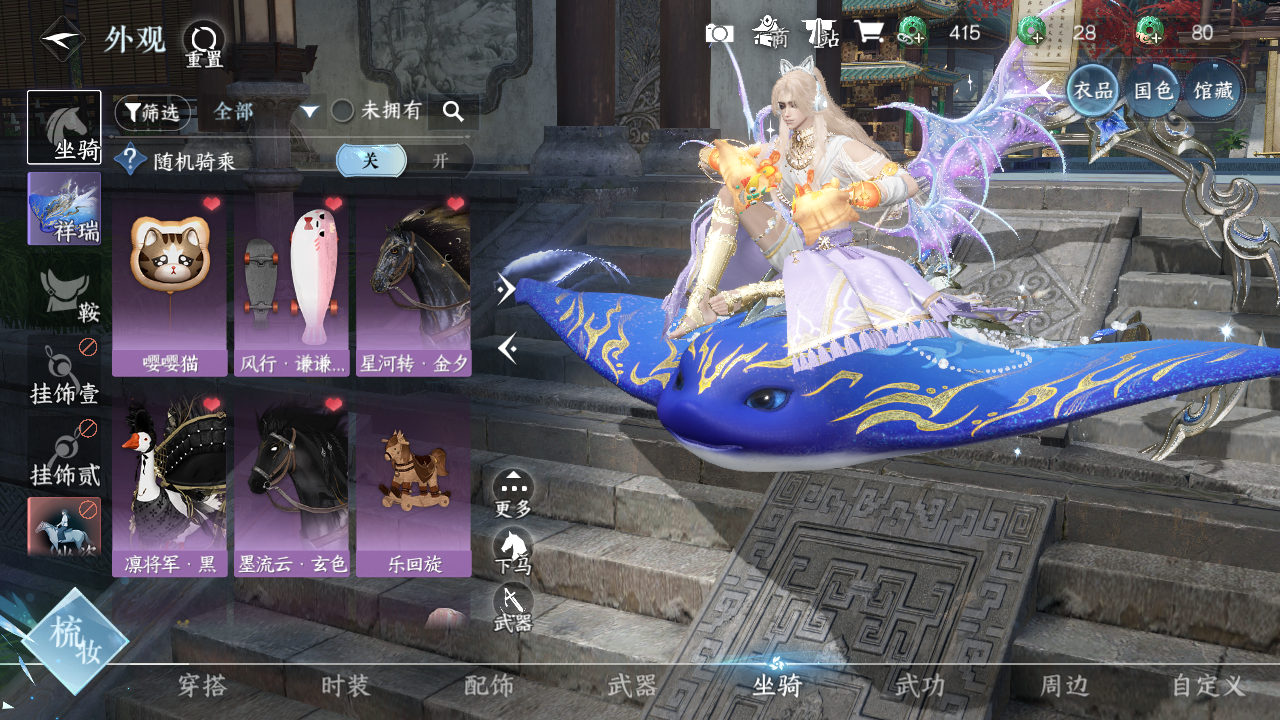Toggle the 随机骑乘 switch
The image size is (1280, 720).
point(403,160)
